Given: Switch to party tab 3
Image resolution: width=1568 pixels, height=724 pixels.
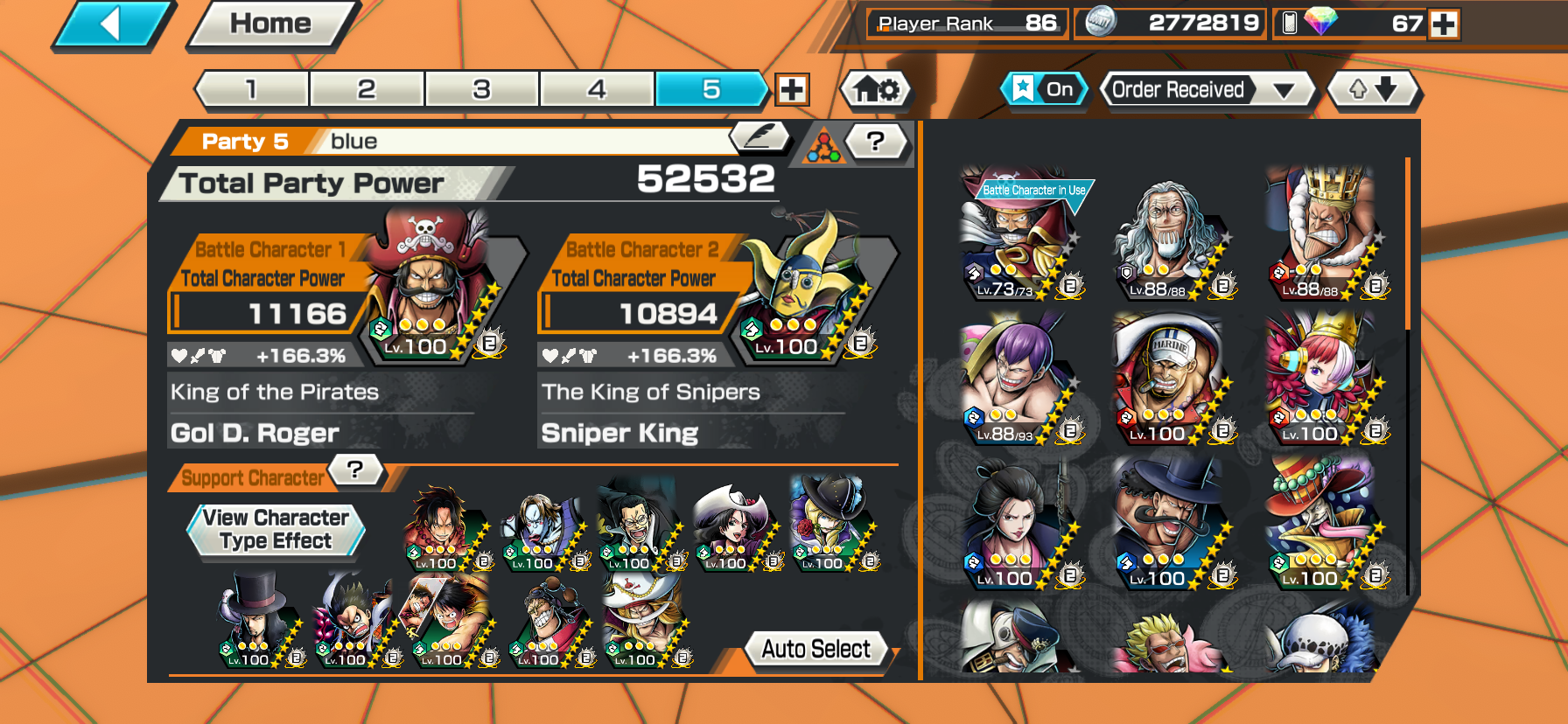Looking at the screenshot, I should (481, 89).
